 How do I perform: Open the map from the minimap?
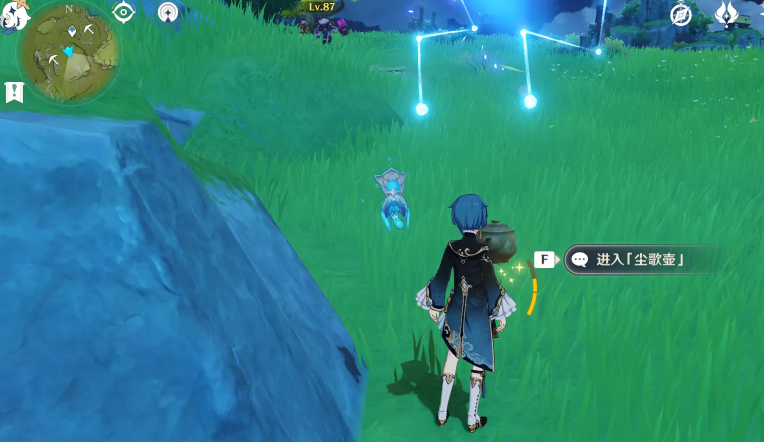click(x=68, y=52)
